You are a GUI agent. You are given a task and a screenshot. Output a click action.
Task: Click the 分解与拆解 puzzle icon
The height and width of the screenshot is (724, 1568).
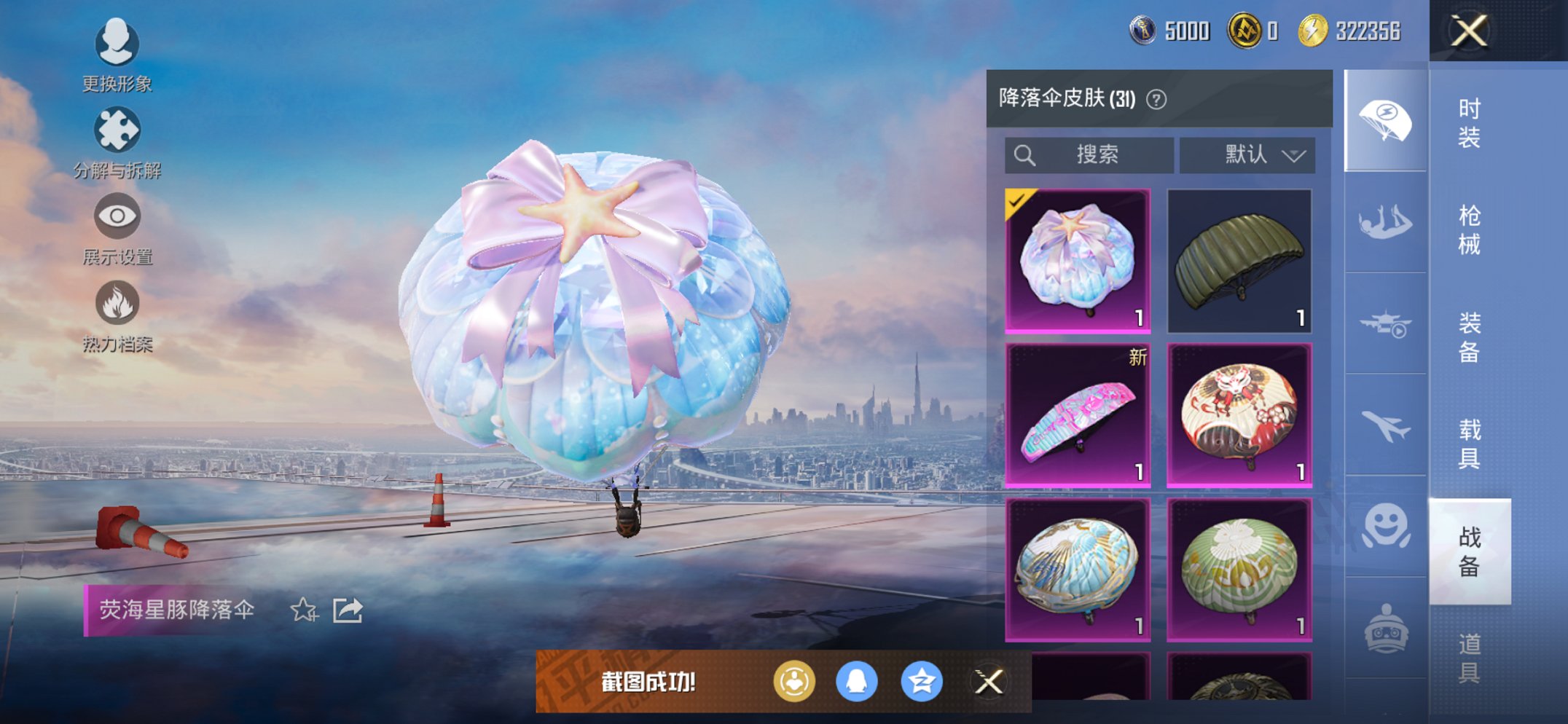(117, 130)
